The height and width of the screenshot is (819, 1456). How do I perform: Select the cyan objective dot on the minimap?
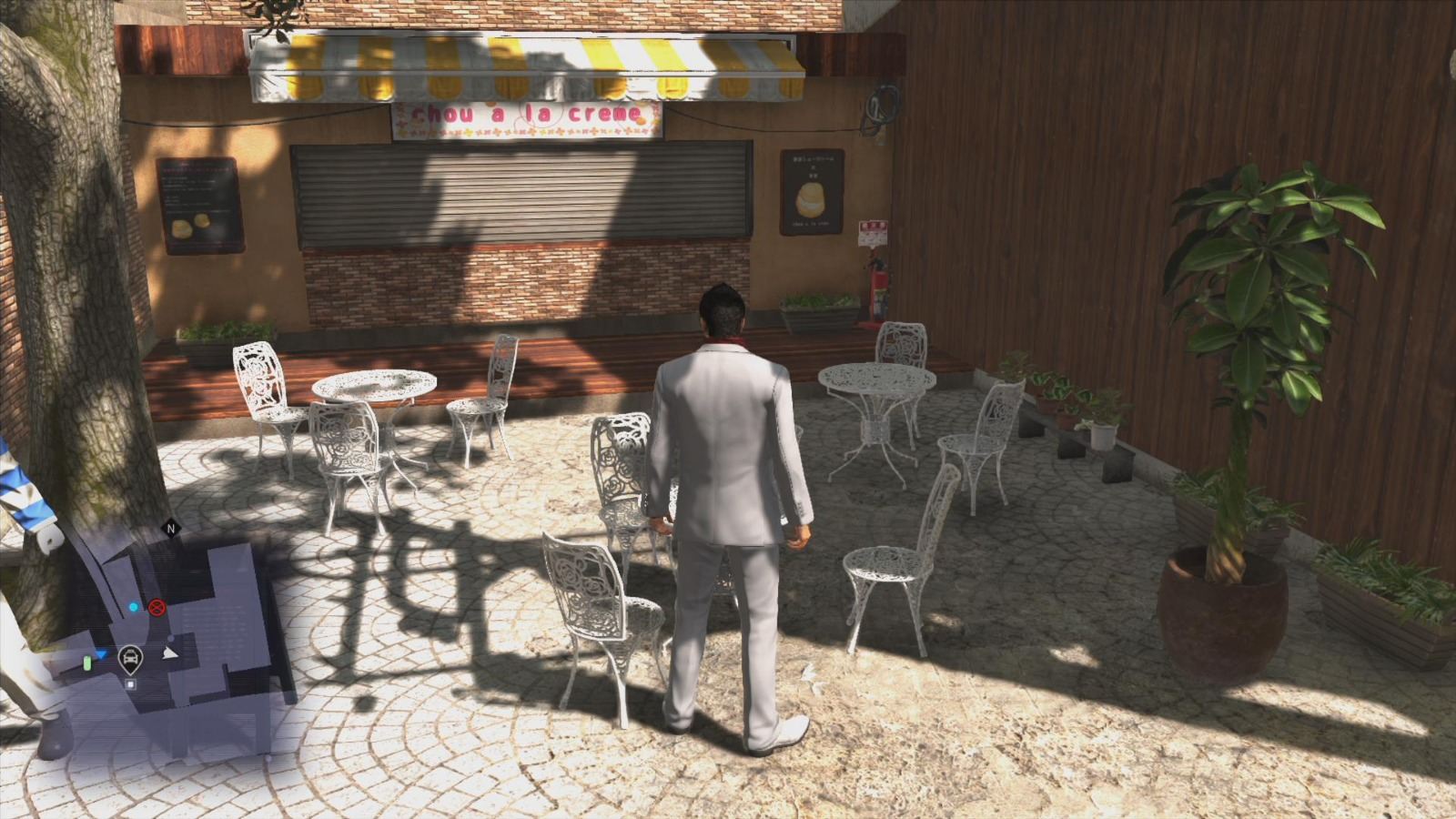click(x=133, y=607)
